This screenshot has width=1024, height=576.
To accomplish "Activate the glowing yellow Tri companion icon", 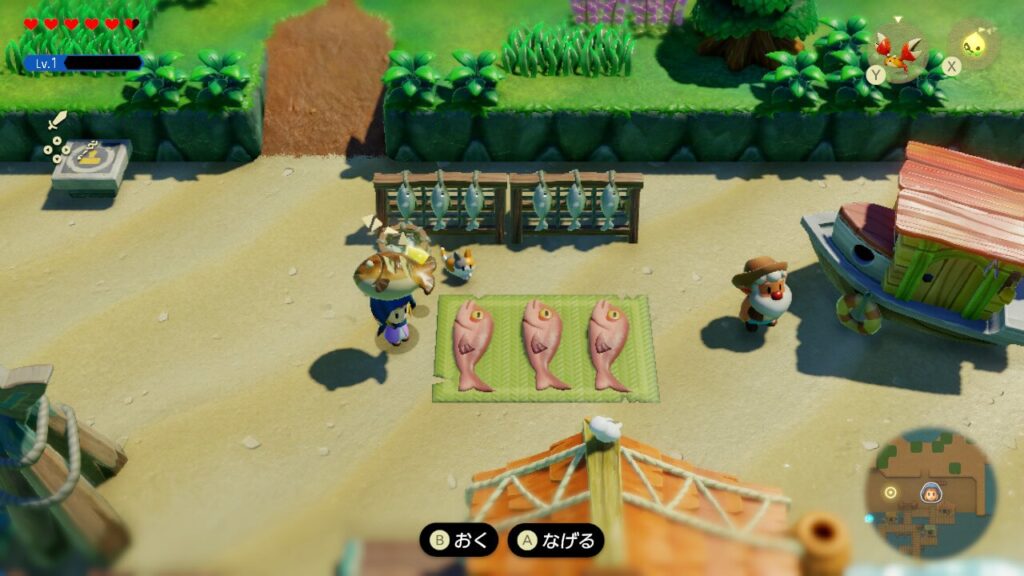I will coord(970,44).
